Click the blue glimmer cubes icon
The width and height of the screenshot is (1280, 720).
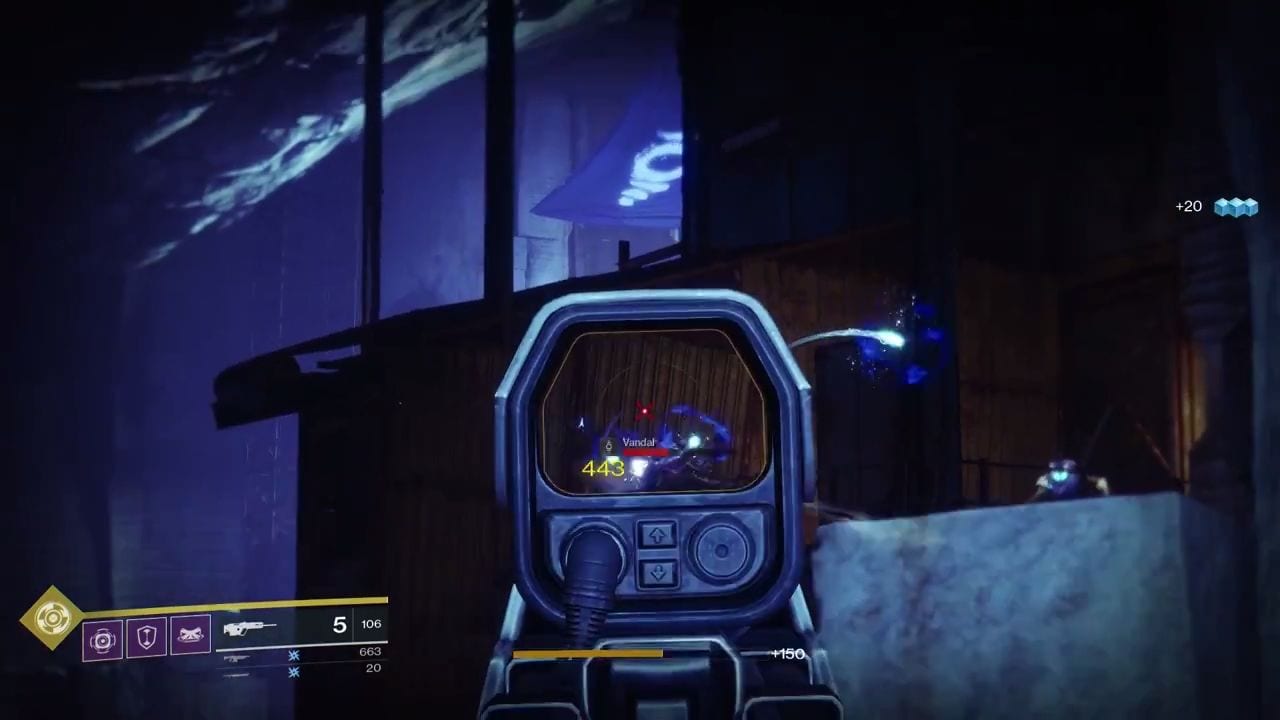click(x=1235, y=207)
